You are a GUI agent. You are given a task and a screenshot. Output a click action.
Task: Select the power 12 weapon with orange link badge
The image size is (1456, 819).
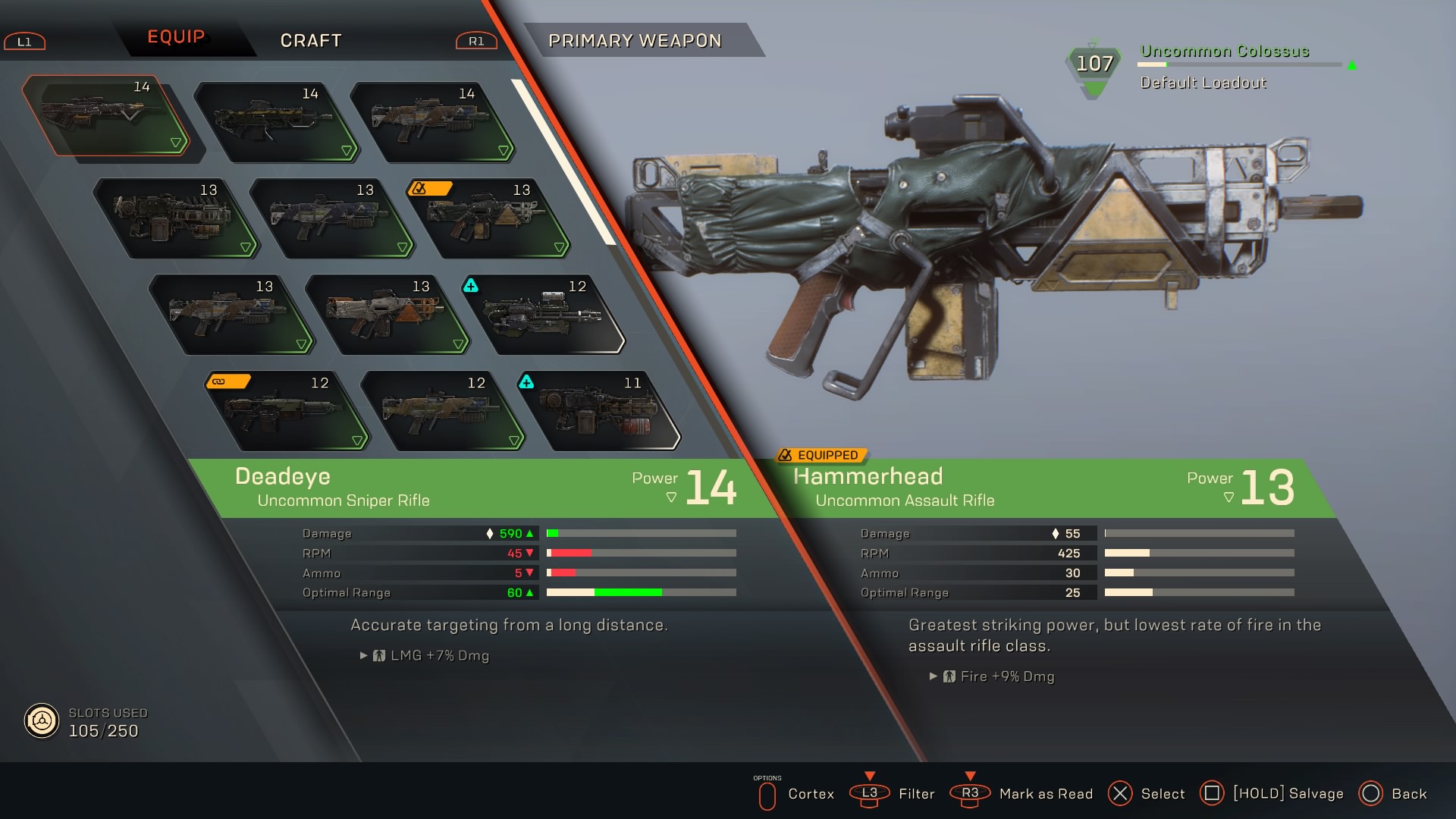pos(288,411)
